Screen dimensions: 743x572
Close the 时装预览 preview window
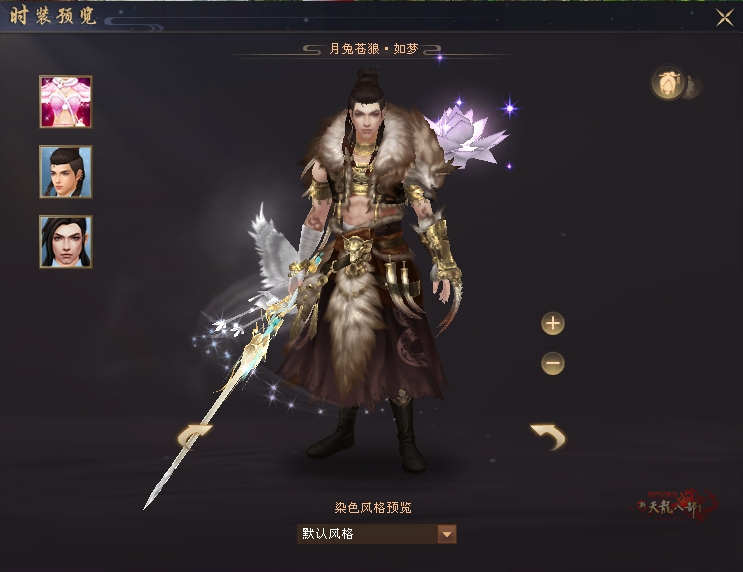pyautogui.click(x=724, y=17)
